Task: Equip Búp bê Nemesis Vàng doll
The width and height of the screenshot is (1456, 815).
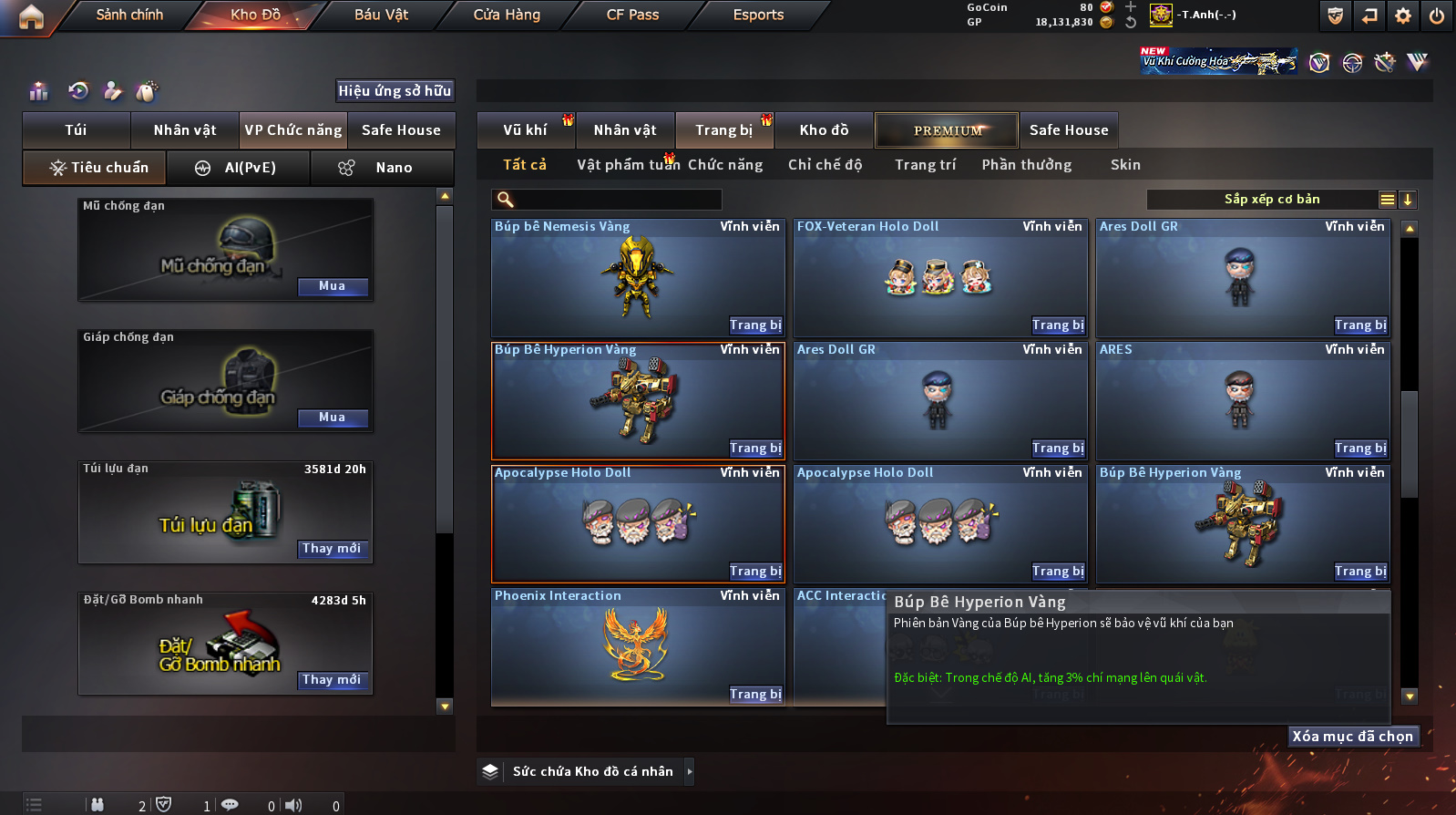Action: point(755,325)
